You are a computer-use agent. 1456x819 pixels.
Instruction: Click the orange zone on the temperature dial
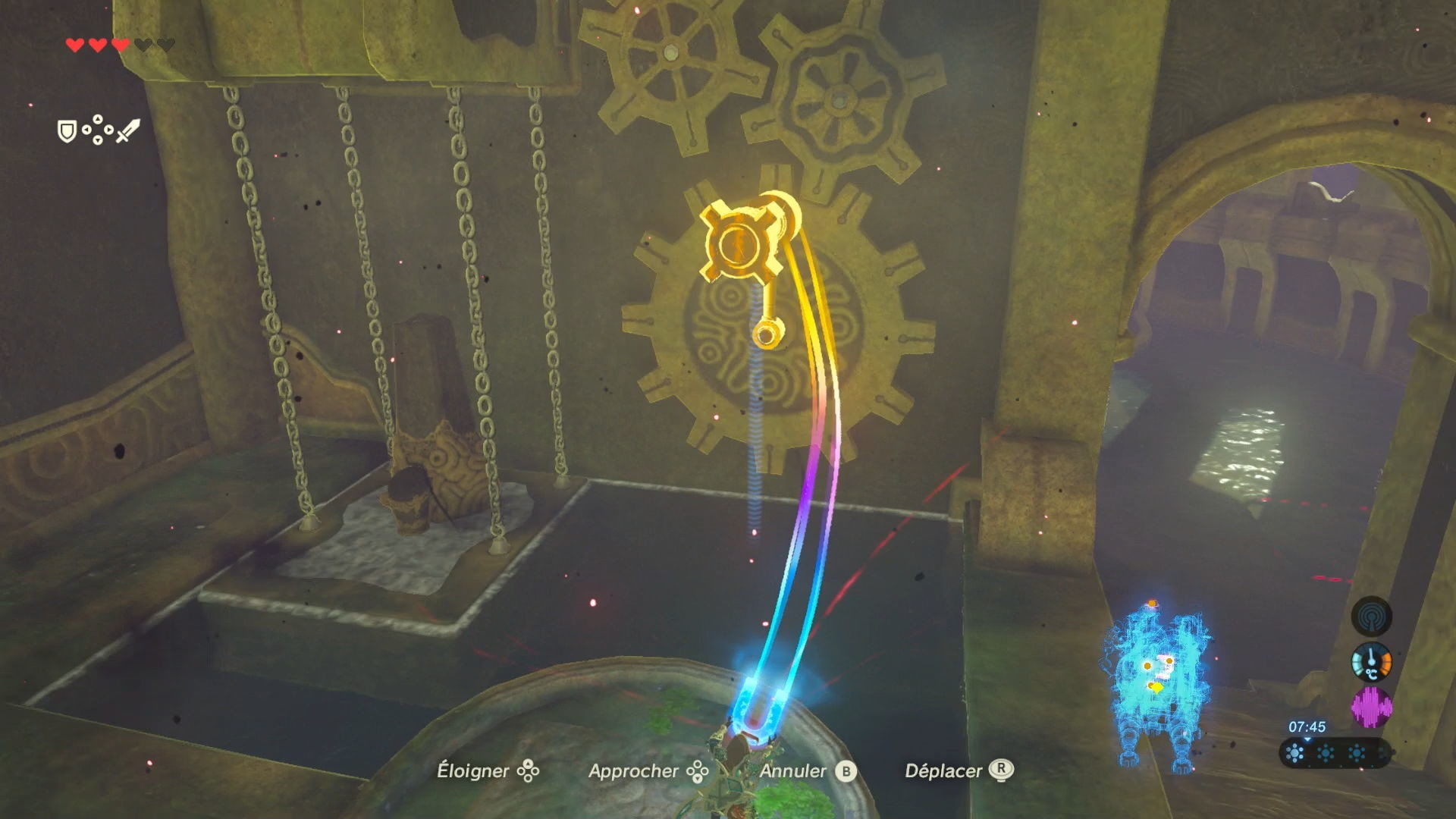pos(1385,661)
